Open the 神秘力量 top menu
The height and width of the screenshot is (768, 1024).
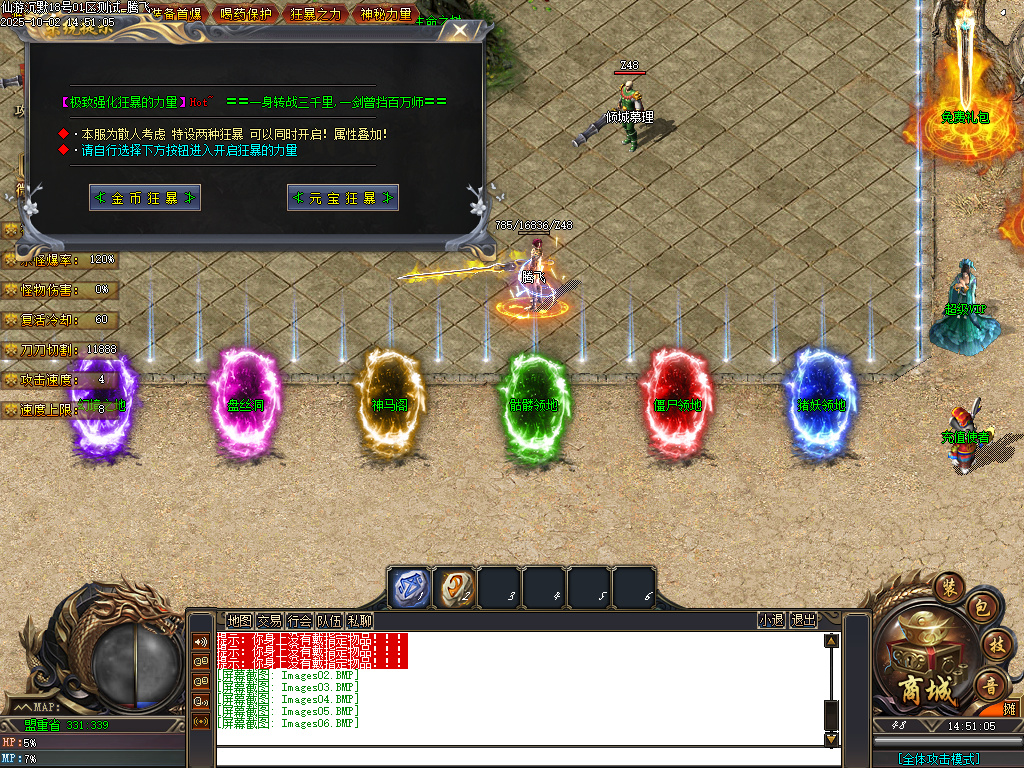click(386, 14)
